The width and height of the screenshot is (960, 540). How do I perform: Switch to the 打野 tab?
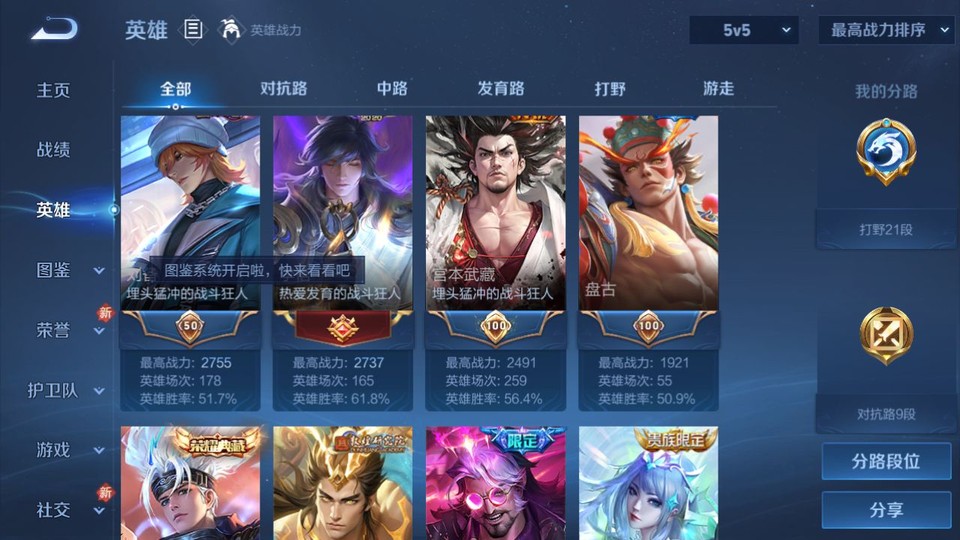click(x=610, y=89)
